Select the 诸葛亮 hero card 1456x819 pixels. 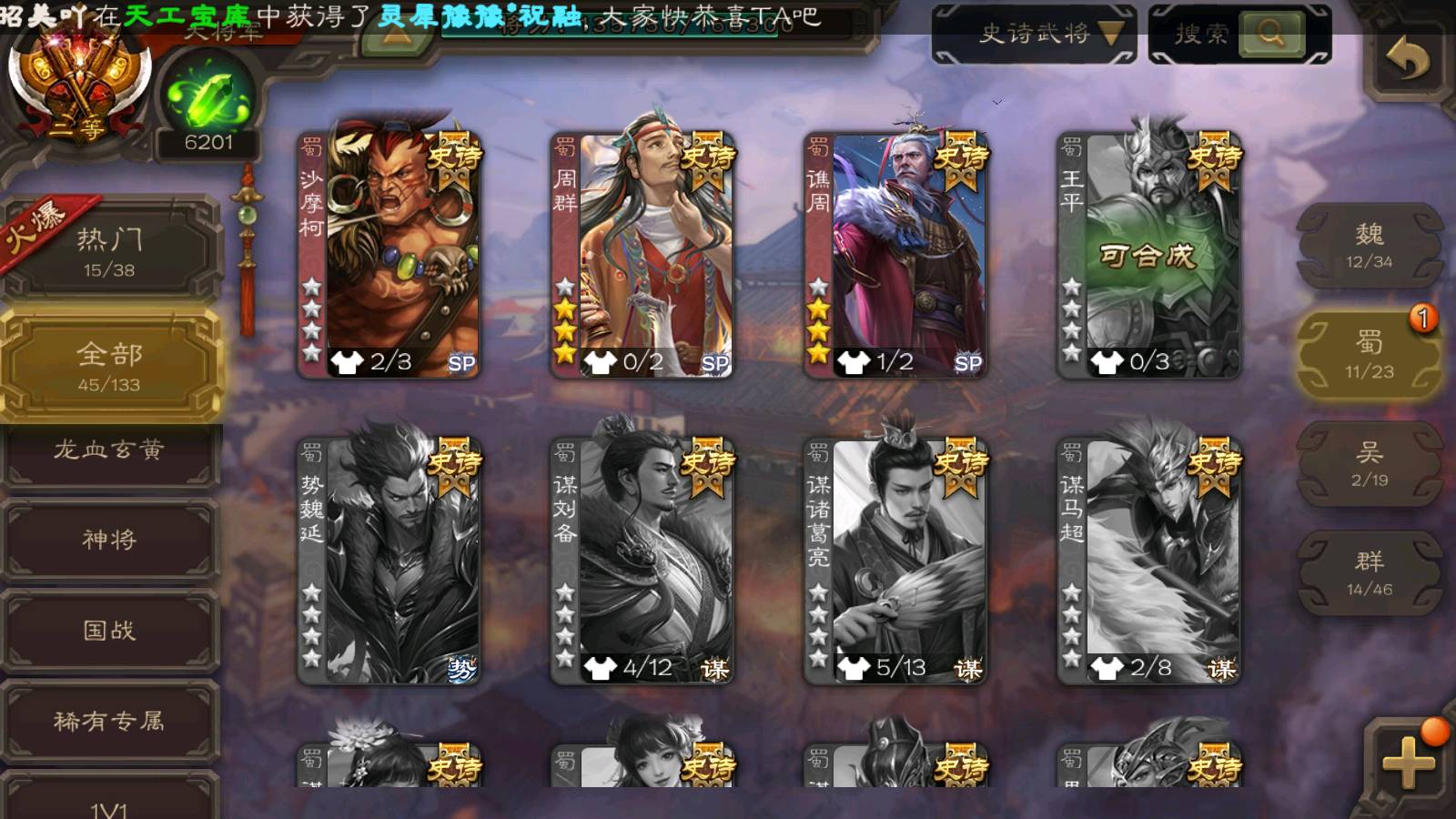pos(895,561)
